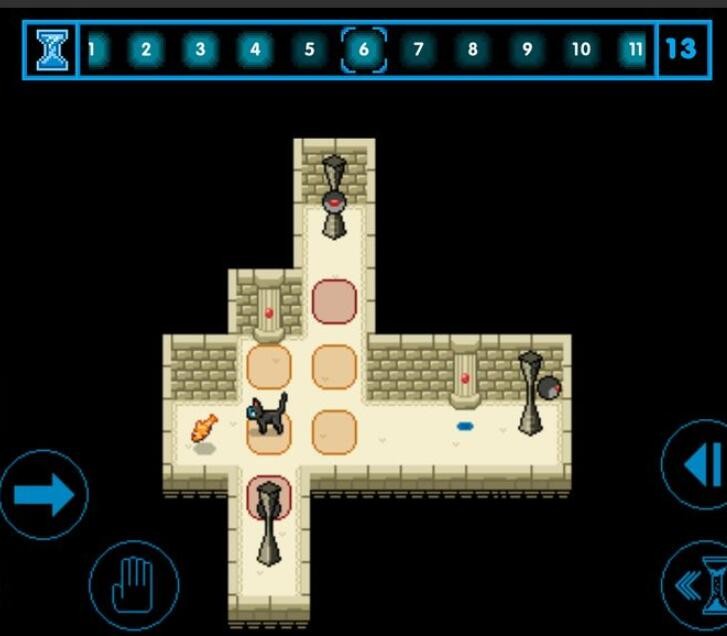Screen dimensions: 727x636
Task: Tap the open hand wait button
Action: [x=133, y=585]
